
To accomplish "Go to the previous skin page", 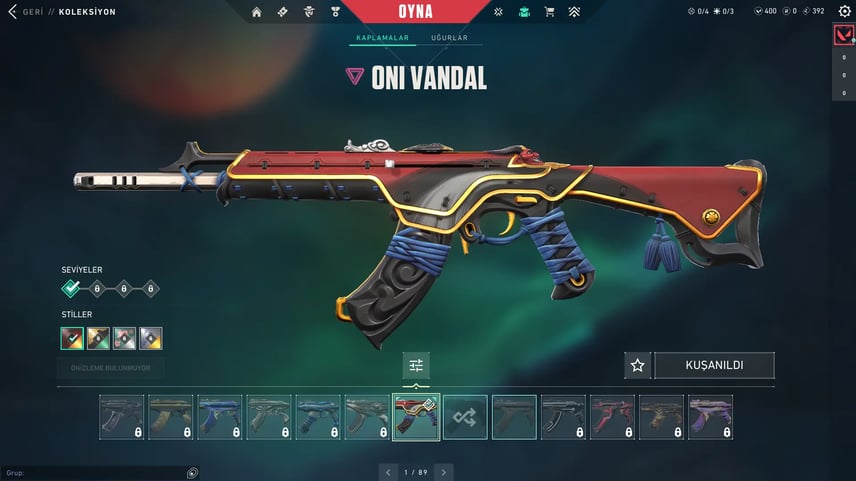I will pos(389,471).
